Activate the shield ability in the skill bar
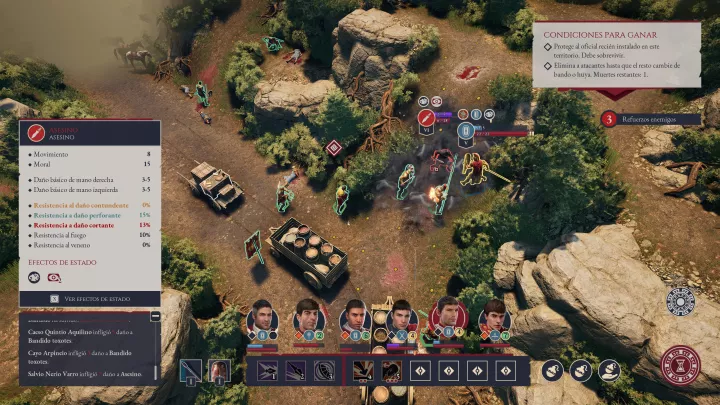 pyautogui.click(x=325, y=371)
